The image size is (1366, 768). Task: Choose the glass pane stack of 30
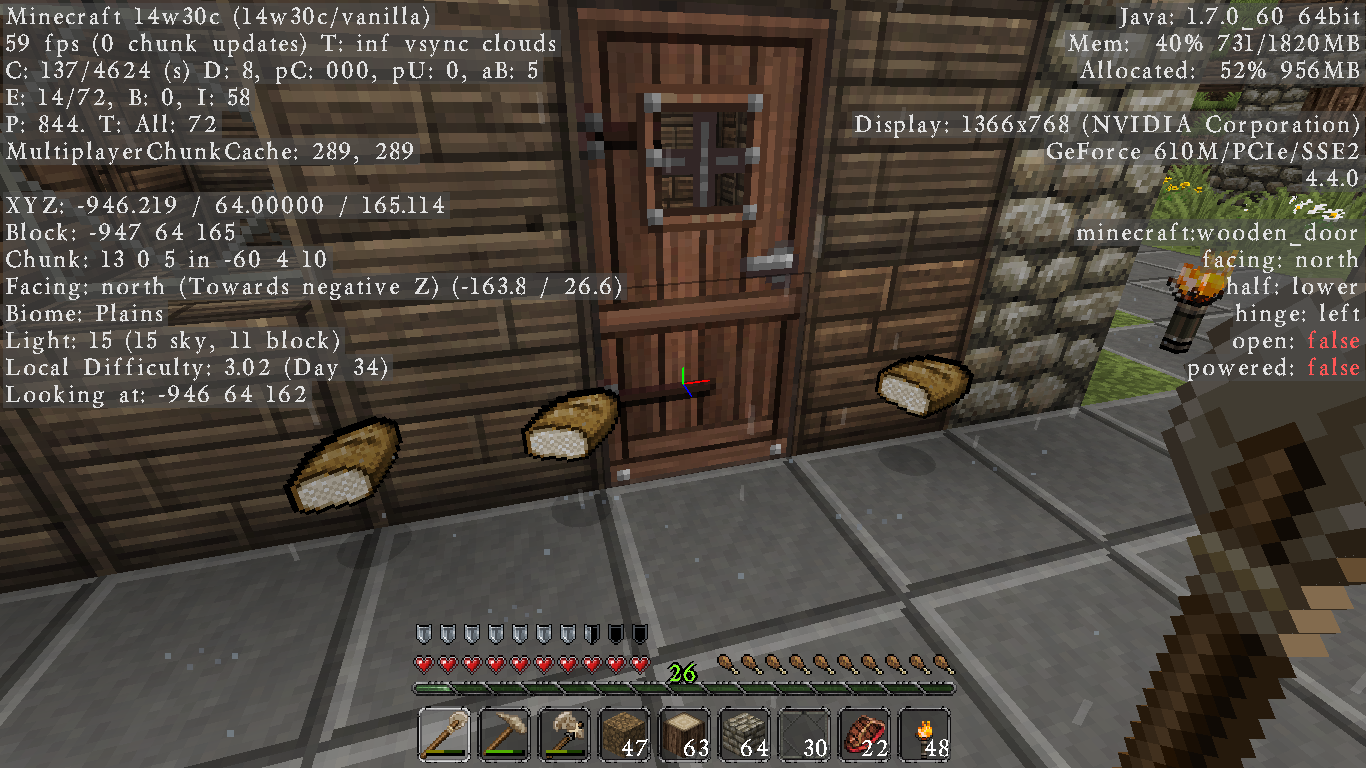[804, 733]
